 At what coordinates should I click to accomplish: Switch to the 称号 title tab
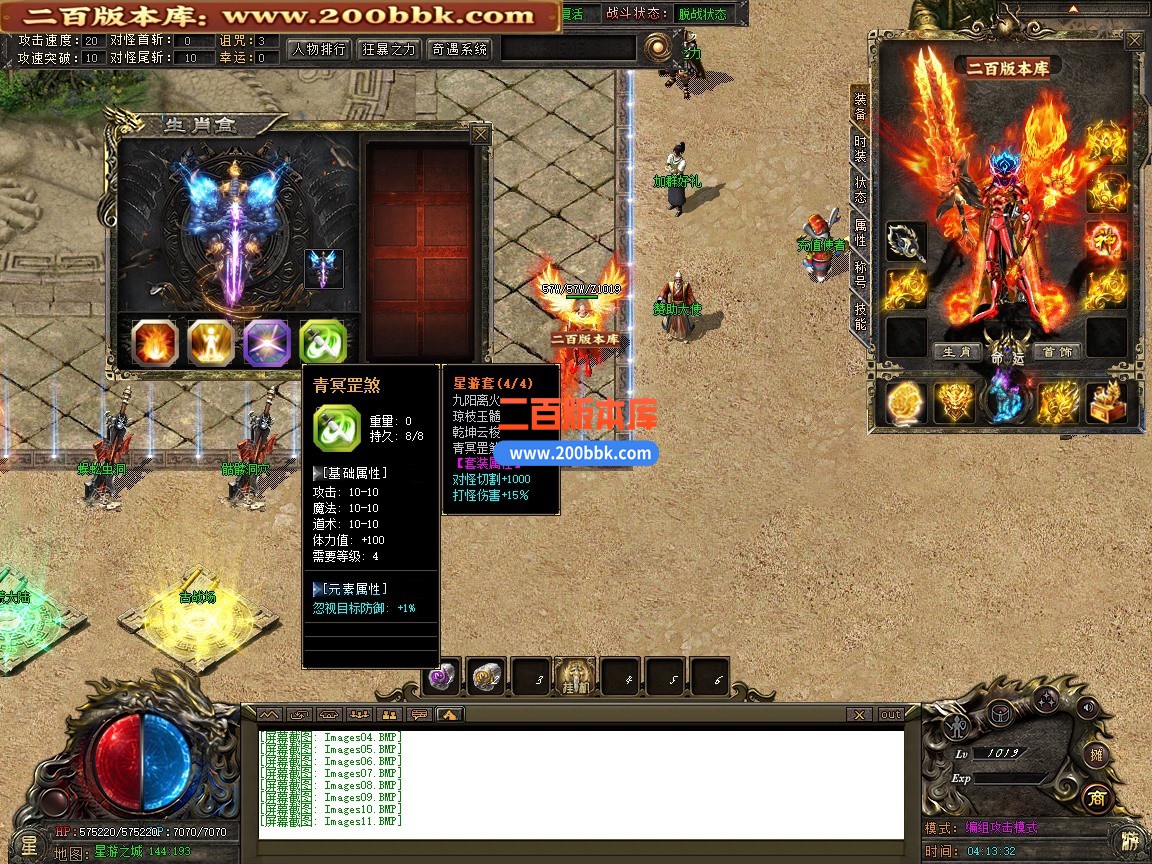(x=860, y=275)
